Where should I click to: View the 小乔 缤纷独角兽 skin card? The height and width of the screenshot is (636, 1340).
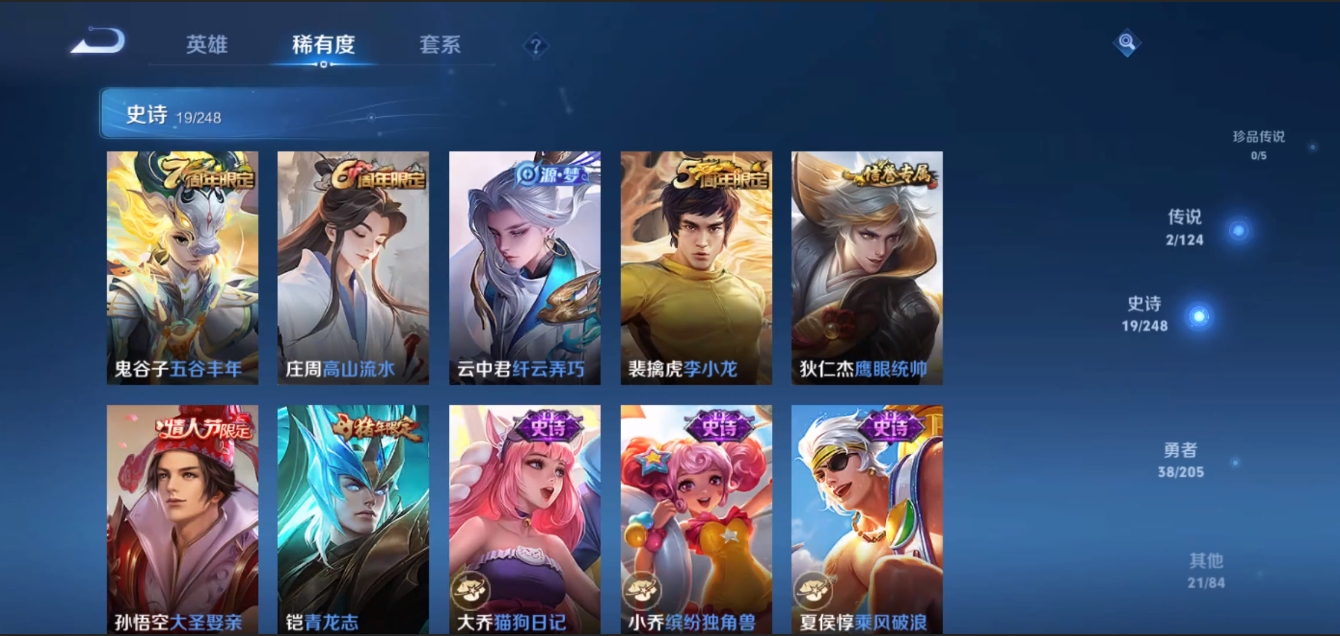[x=696, y=519]
